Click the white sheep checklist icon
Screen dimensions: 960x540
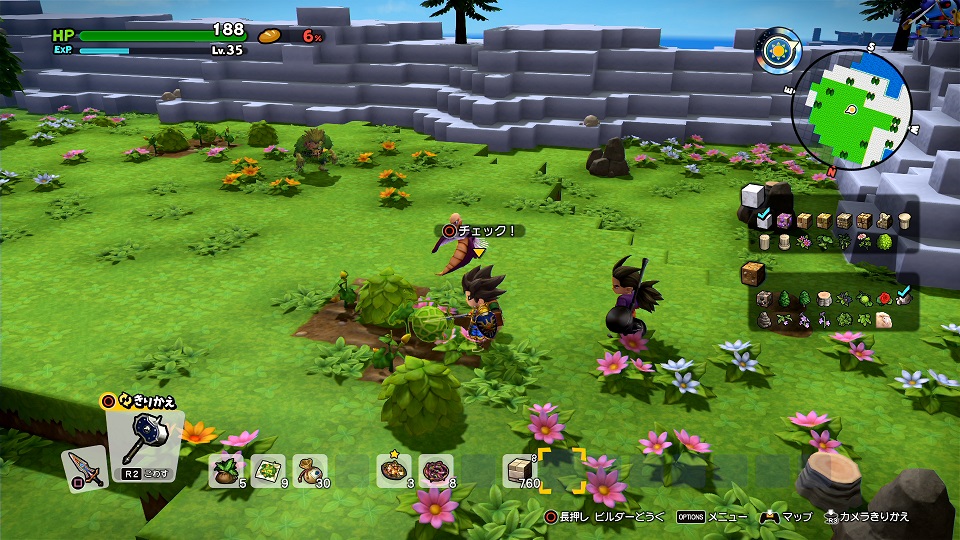pos(885,320)
